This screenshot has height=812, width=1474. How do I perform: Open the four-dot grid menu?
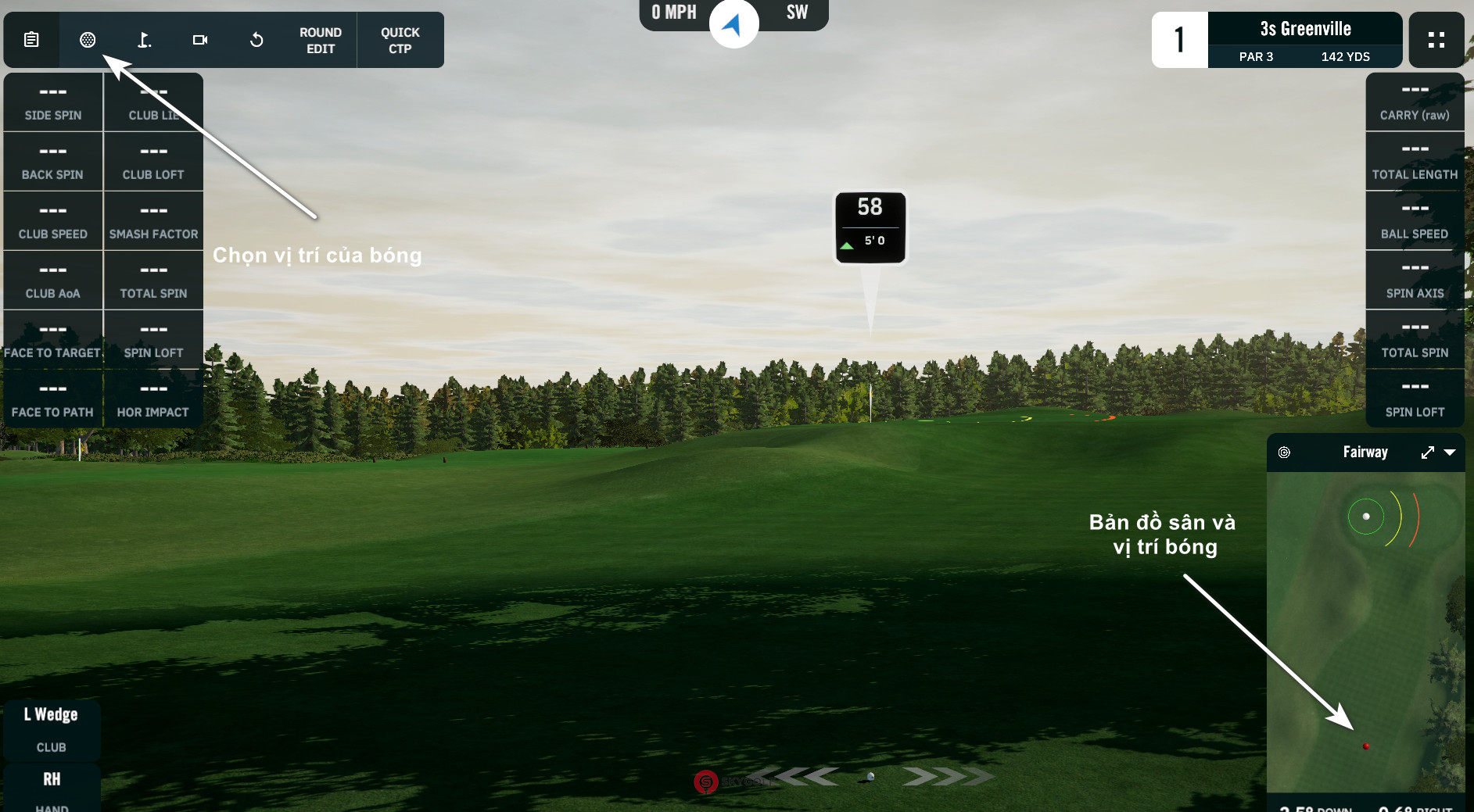coord(1436,40)
